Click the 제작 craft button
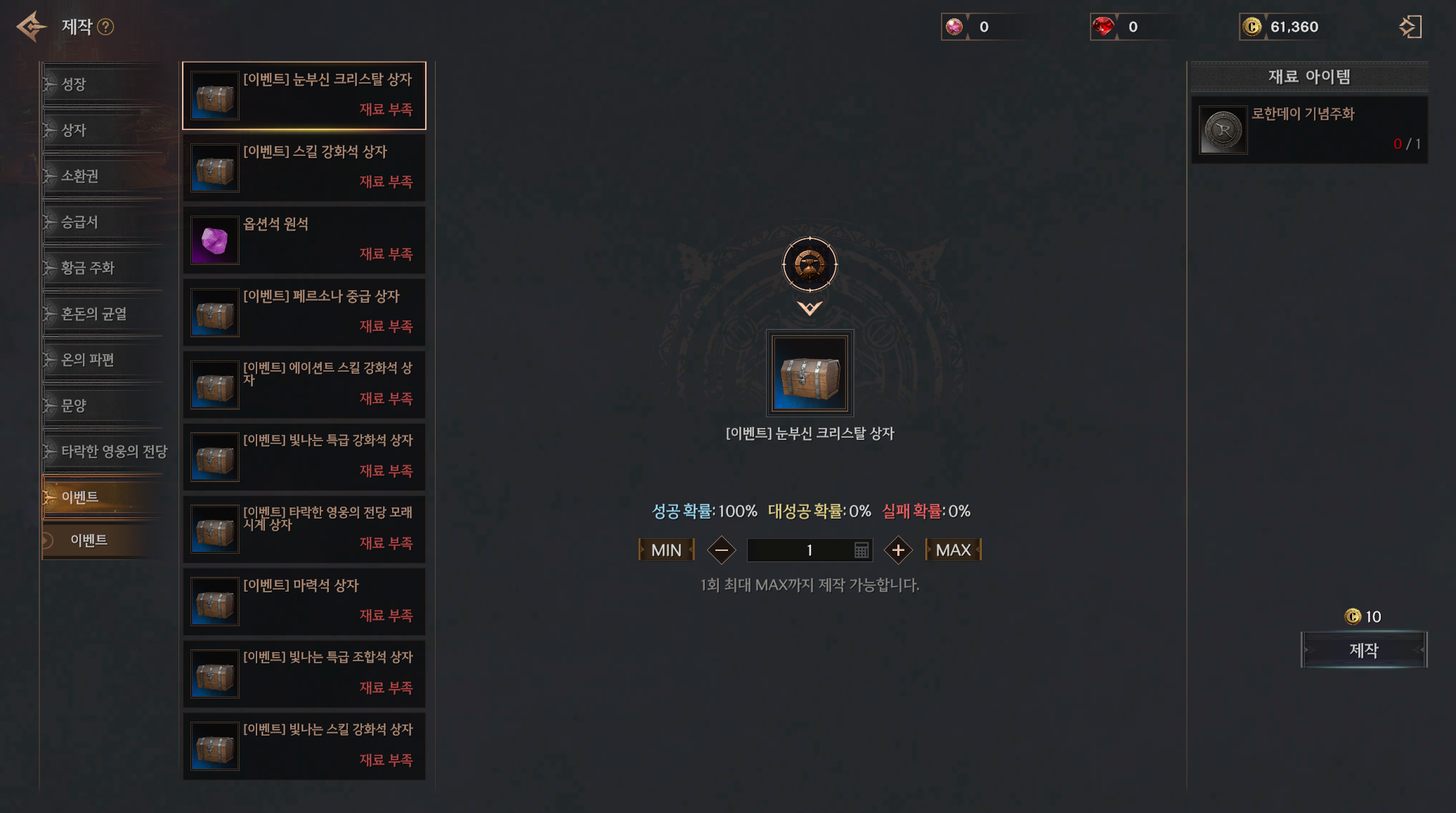Screen dimensions: 1456x813 tap(1363, 650)
